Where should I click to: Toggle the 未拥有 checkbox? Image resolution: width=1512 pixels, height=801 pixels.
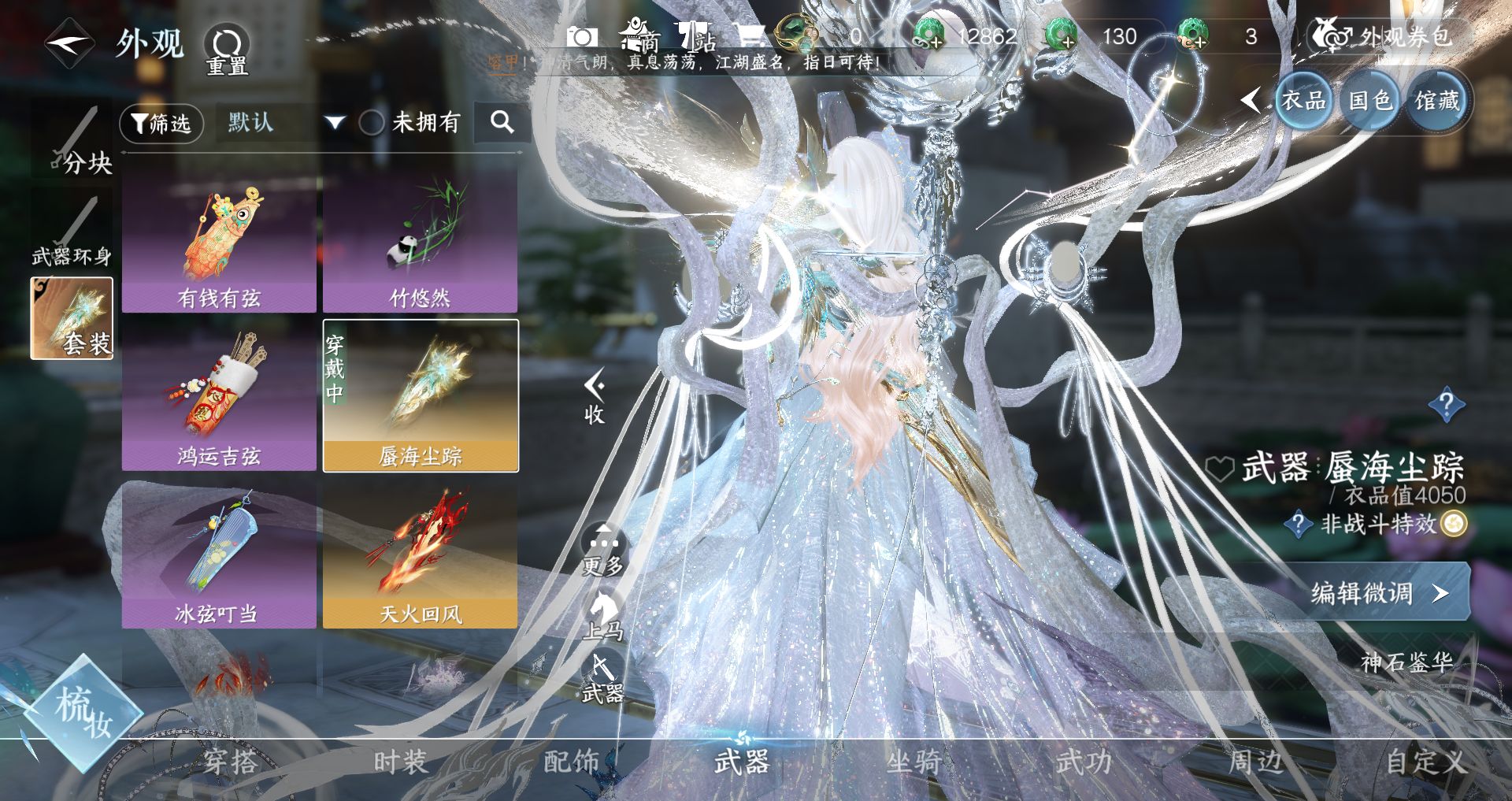(372, 123)
